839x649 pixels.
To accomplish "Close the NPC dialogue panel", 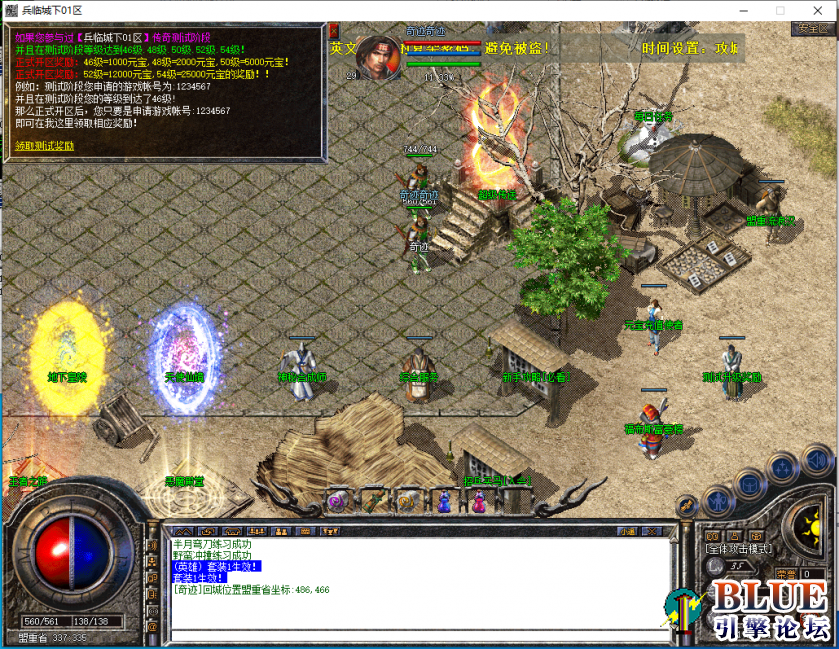I will [334, 30].
